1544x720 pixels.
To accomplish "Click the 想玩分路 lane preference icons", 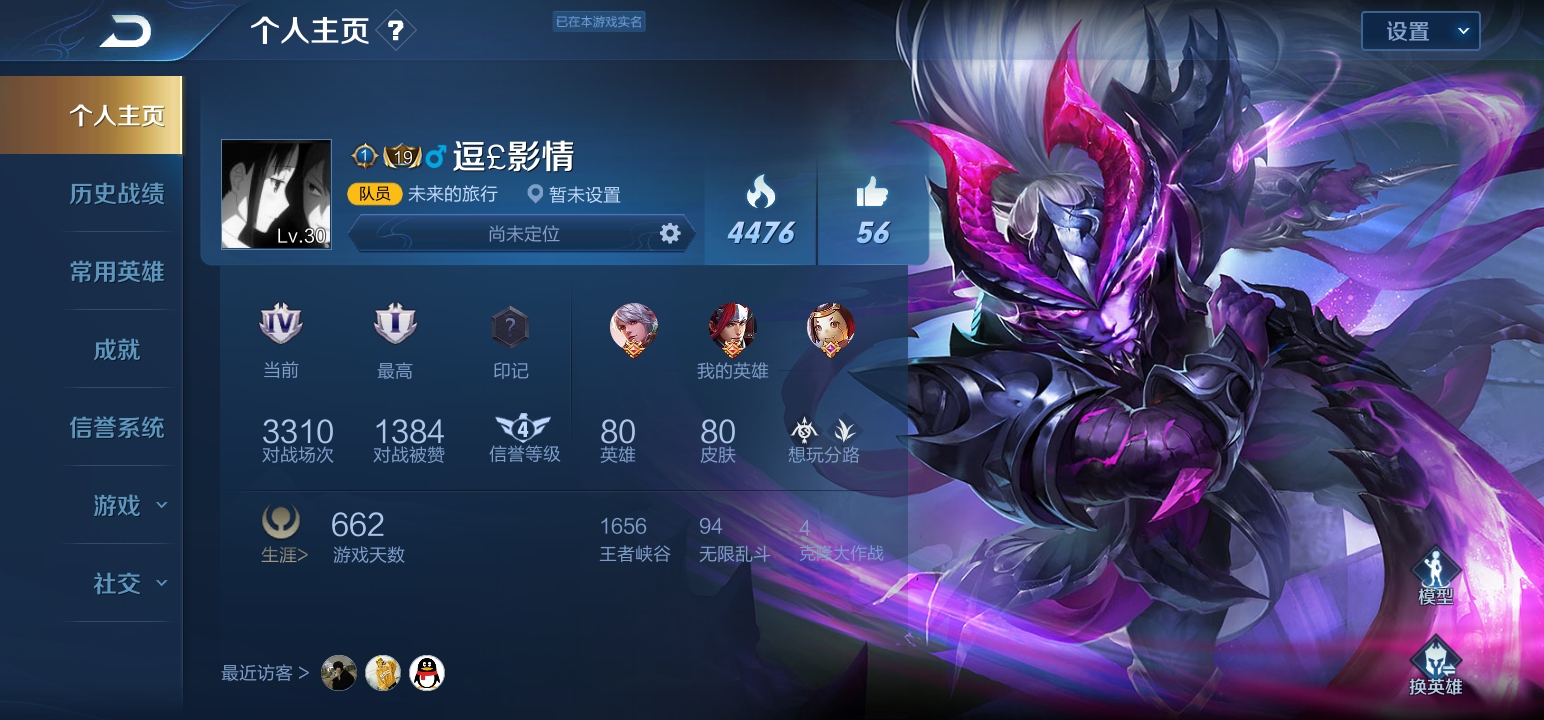I will coord(824,432).
